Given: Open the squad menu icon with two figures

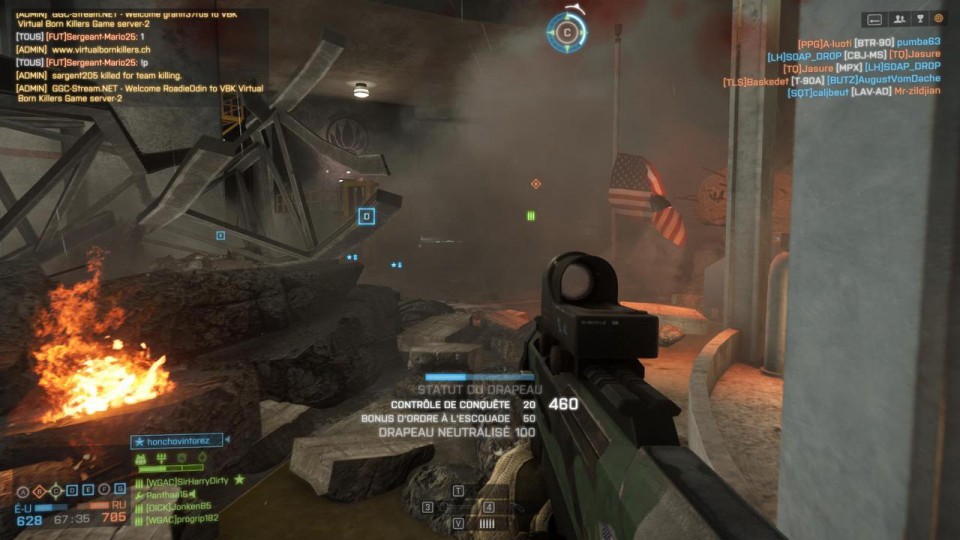Looking at the screenshot, I should (898, 19).
